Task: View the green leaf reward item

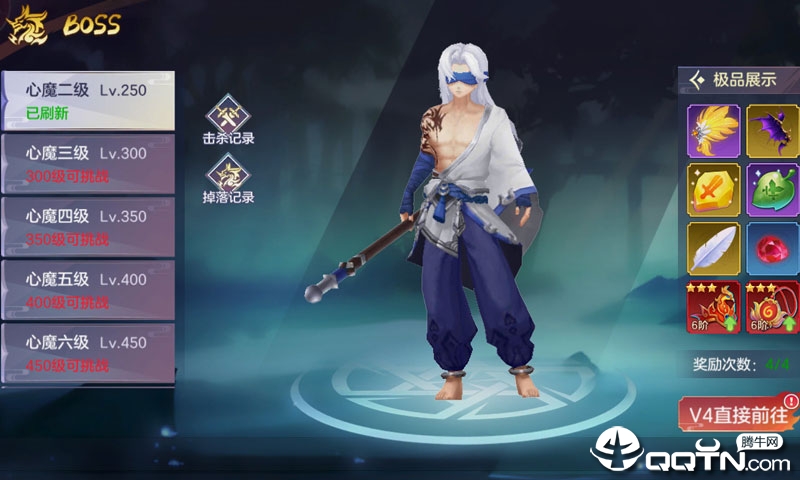Action: 771,190
